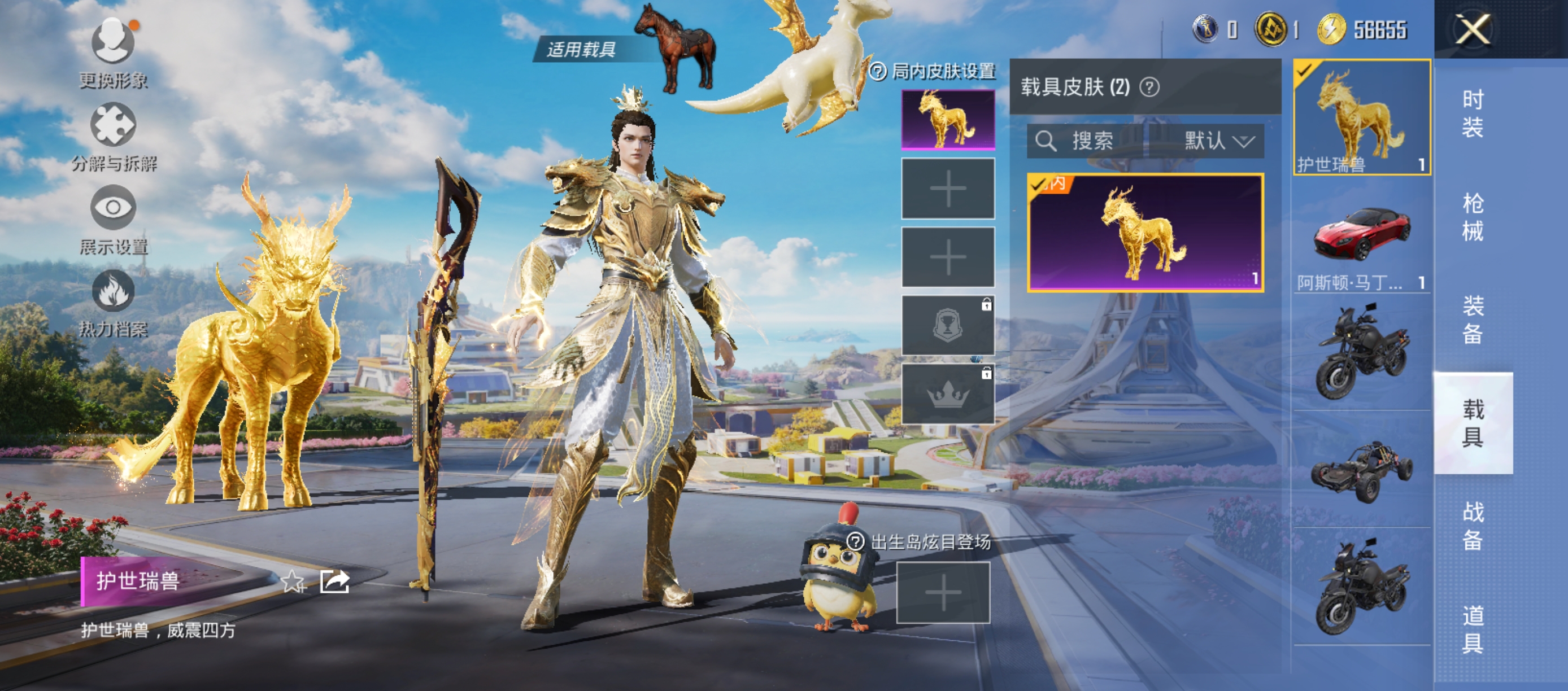
Task: Add a 出生岛炫目登场 entrance slot
Action: pyautogui.click(x=943, y=593)
